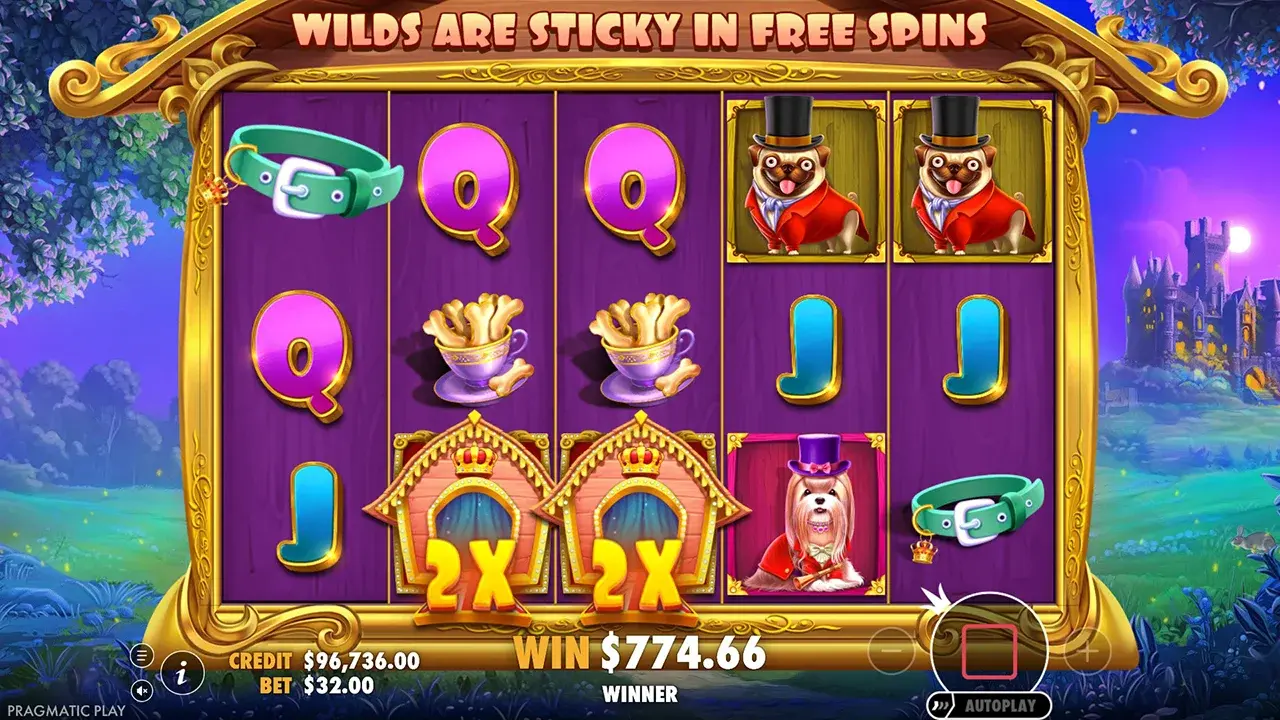Open the paytable via the info icon
This screenshot has height=720, width=1280.
coord(182,675)
